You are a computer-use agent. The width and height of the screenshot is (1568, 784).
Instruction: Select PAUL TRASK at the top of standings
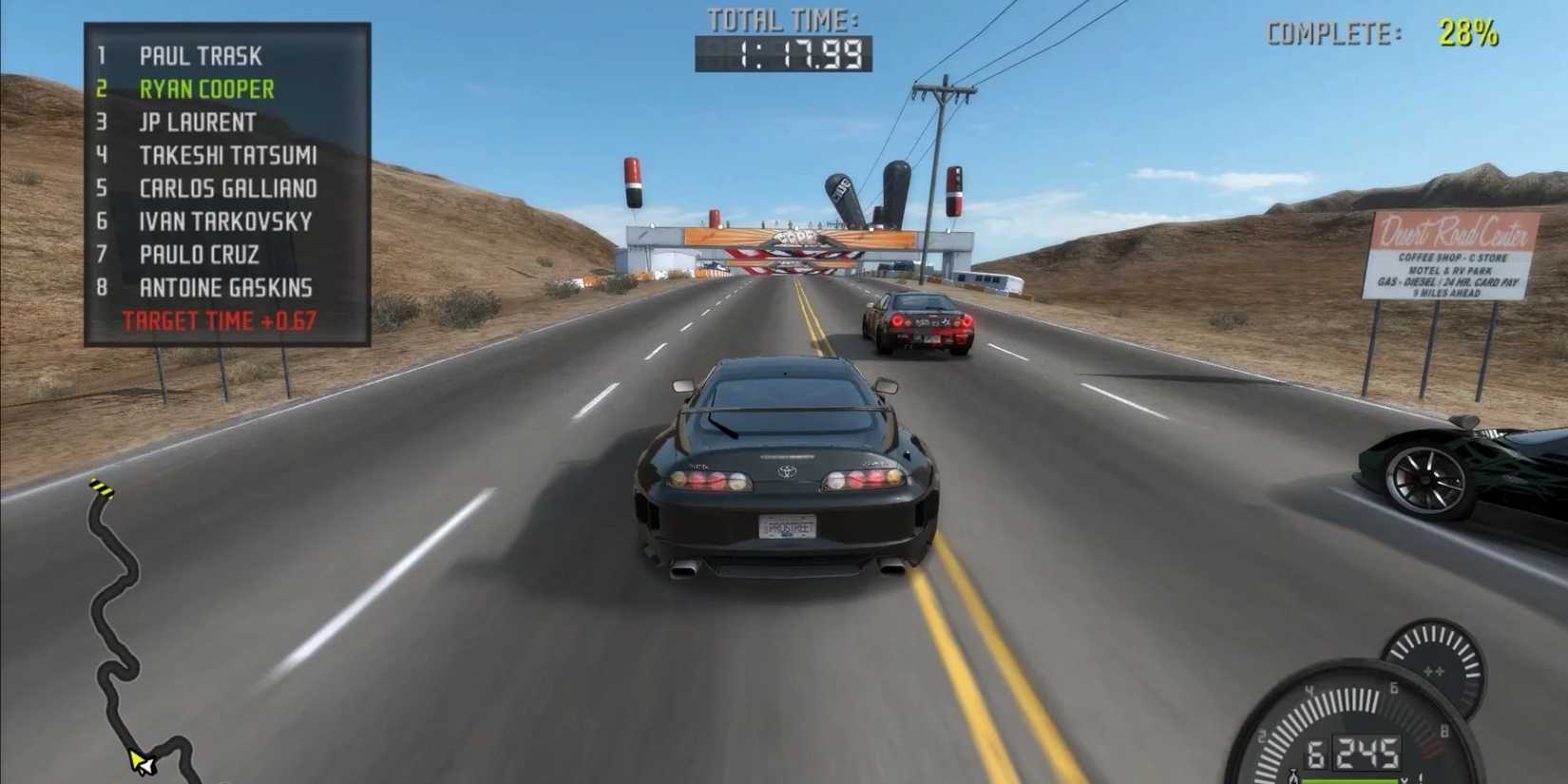coord(201,57)
